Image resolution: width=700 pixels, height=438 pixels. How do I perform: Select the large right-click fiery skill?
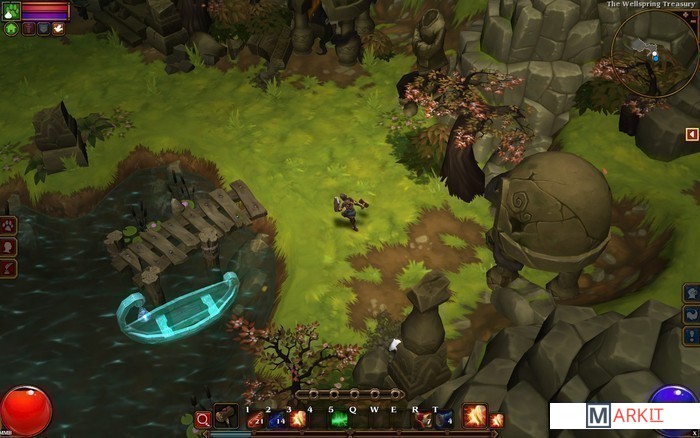tap(473, 417)
